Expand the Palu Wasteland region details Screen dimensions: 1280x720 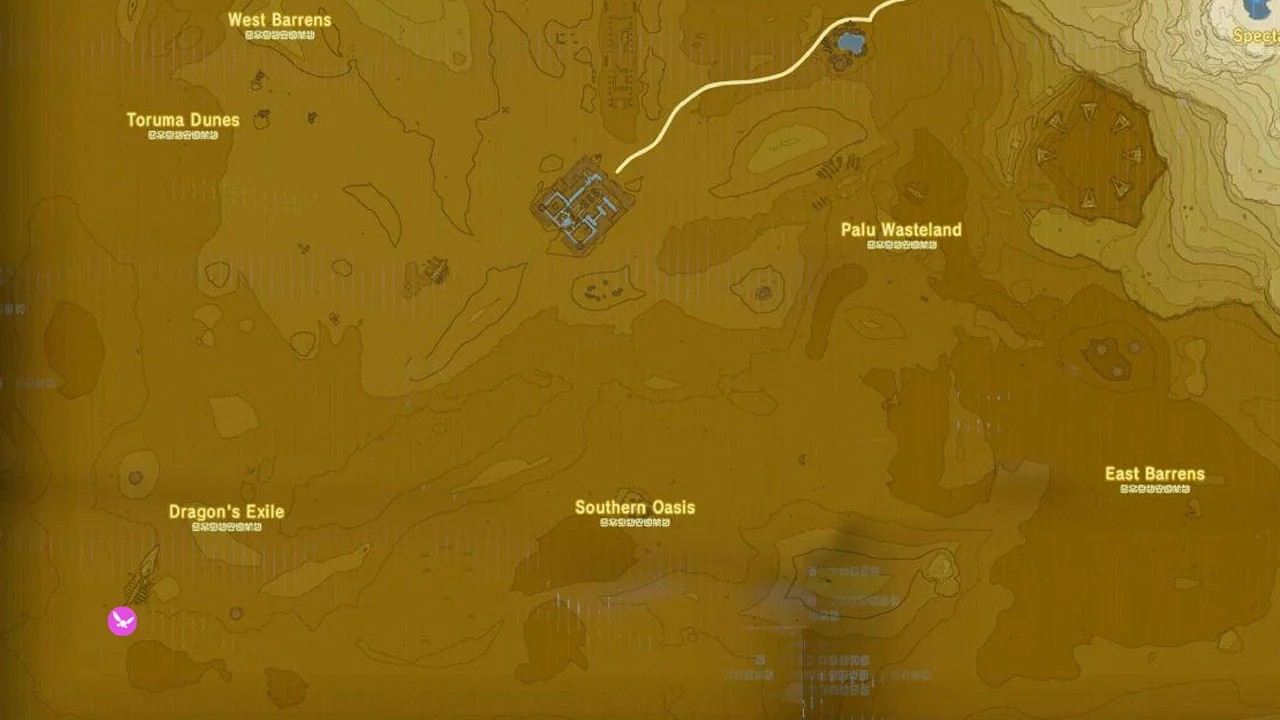pos(901,229)
